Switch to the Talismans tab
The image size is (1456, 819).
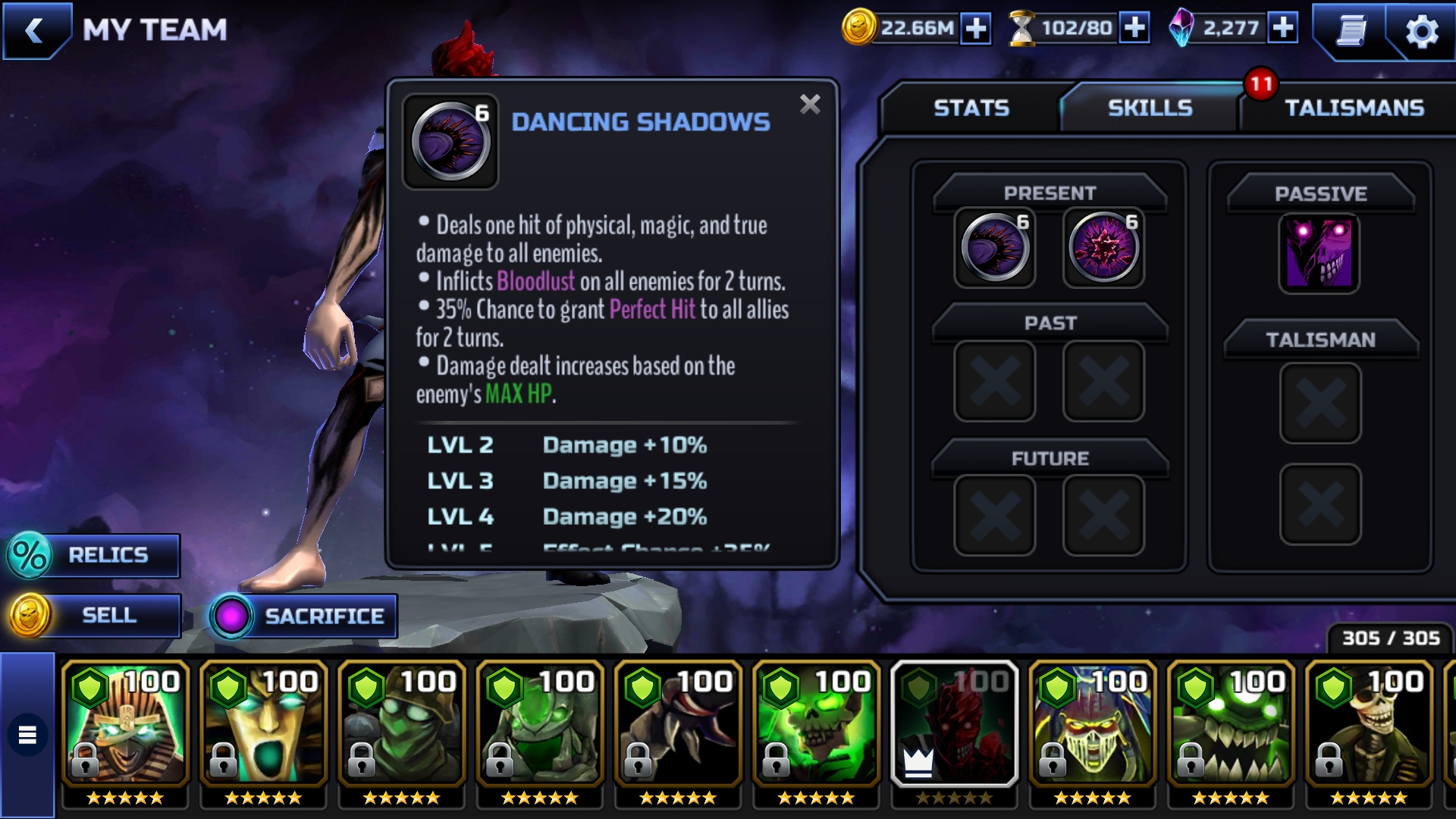pyautogui.click(x=1354, y=108)
